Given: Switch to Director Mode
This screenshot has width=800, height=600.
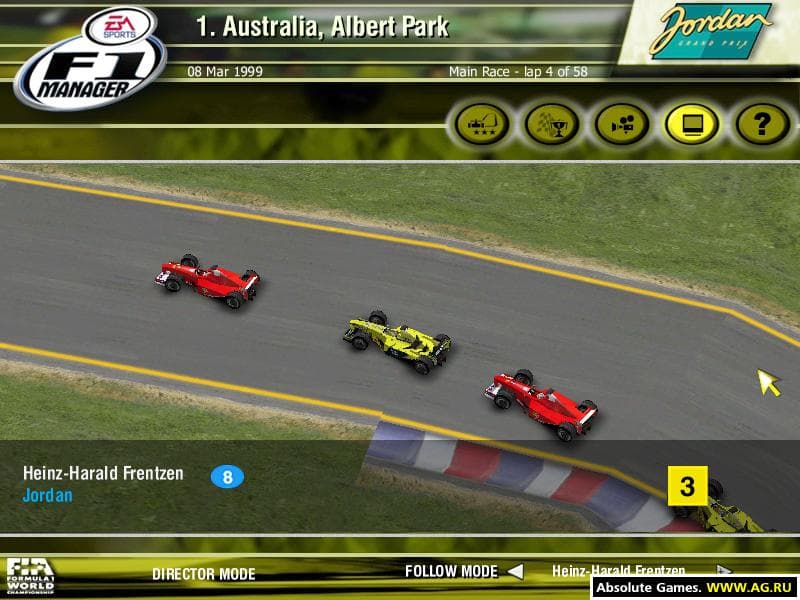Looking at the screenshot, I should pos(203,574).
